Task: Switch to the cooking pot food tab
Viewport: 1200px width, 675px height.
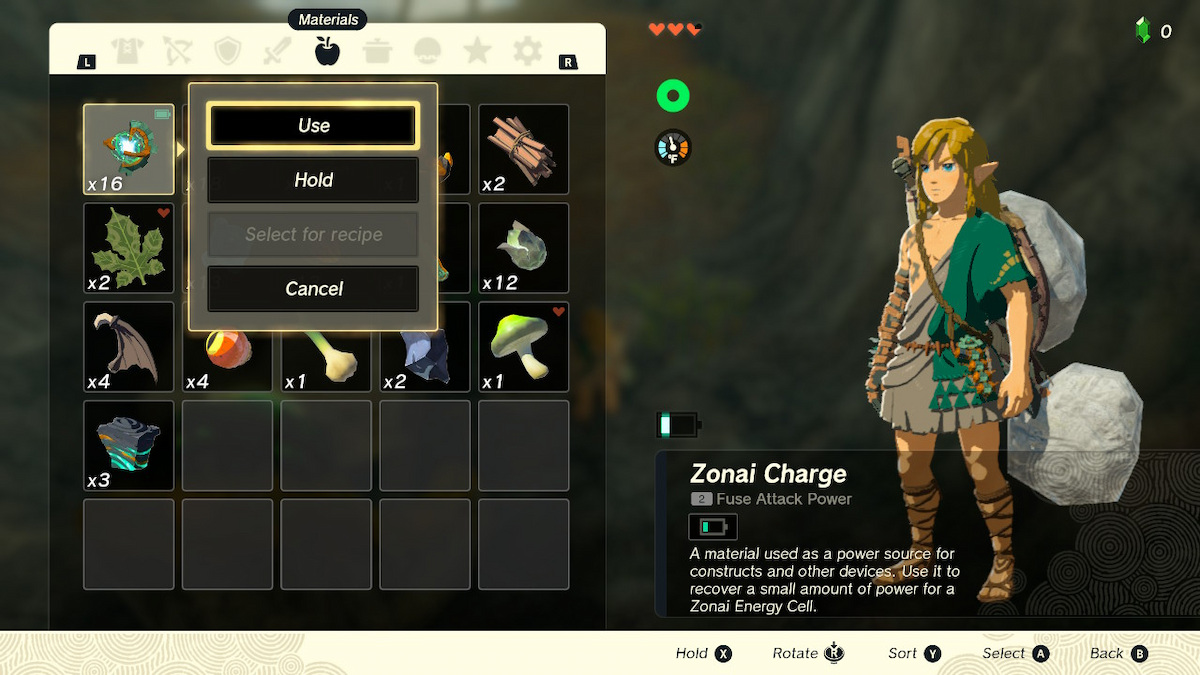Action: click(377, 52)
